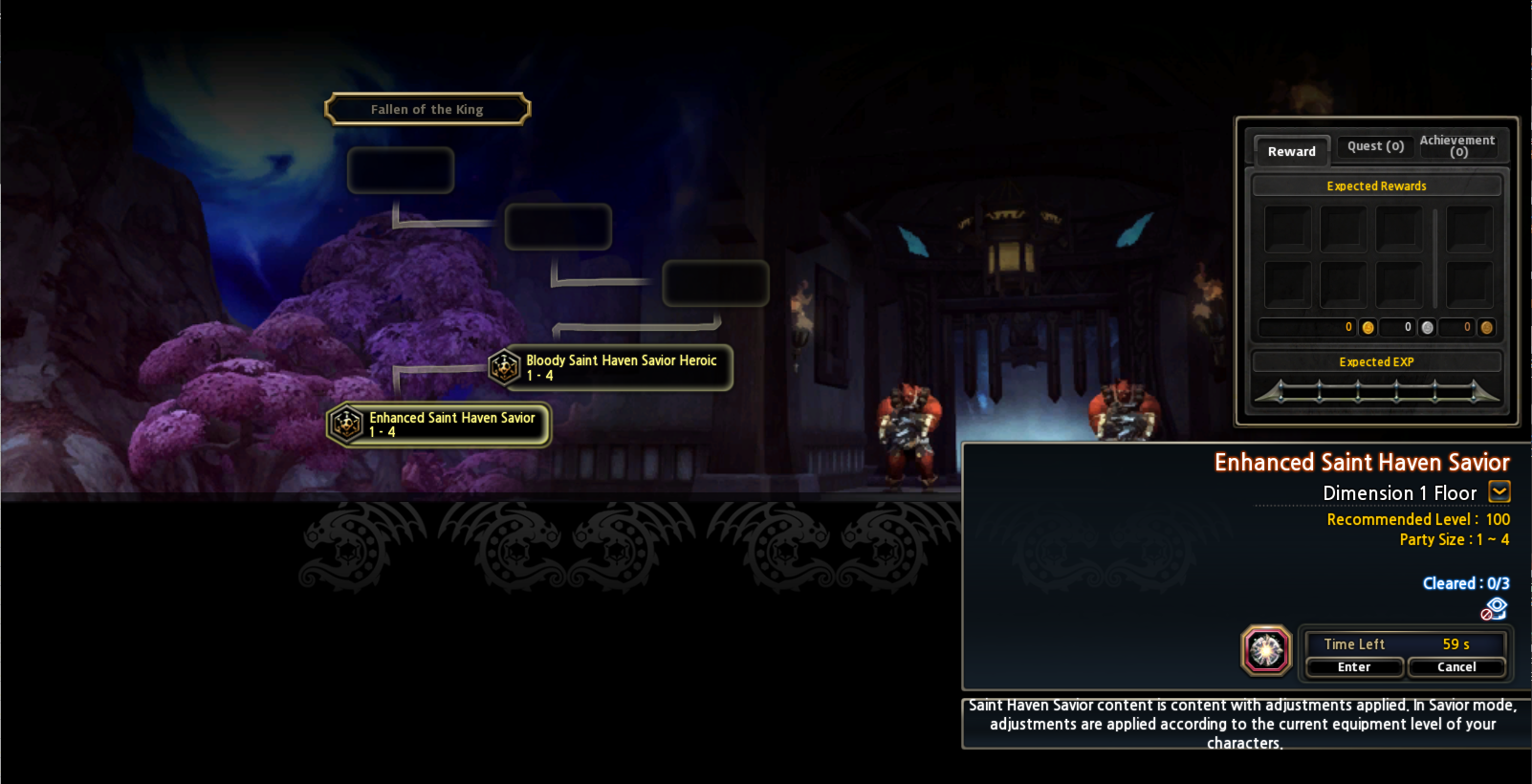The width and height of the screenshot is (1532, 784).
Task: Open the Dimension 1 Floor dropdown
Action: pos(1499,492)
